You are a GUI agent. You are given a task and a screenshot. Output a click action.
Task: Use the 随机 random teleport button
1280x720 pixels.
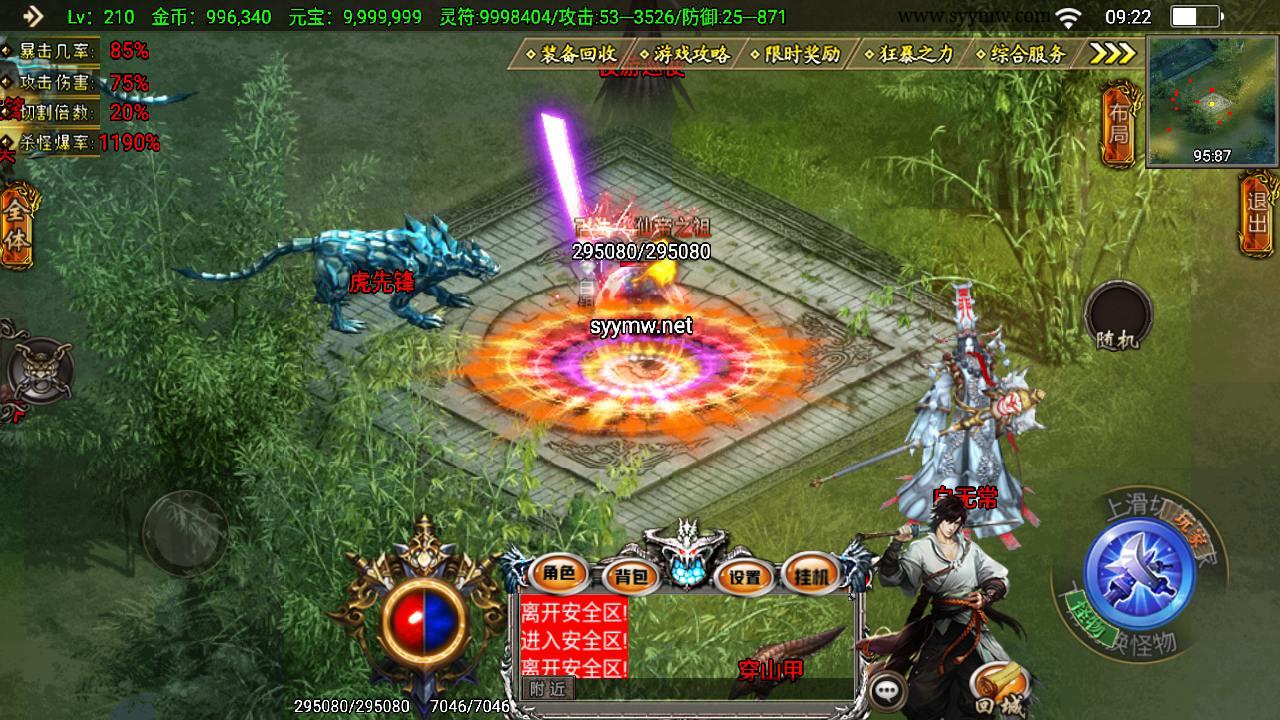[1118, 316]
